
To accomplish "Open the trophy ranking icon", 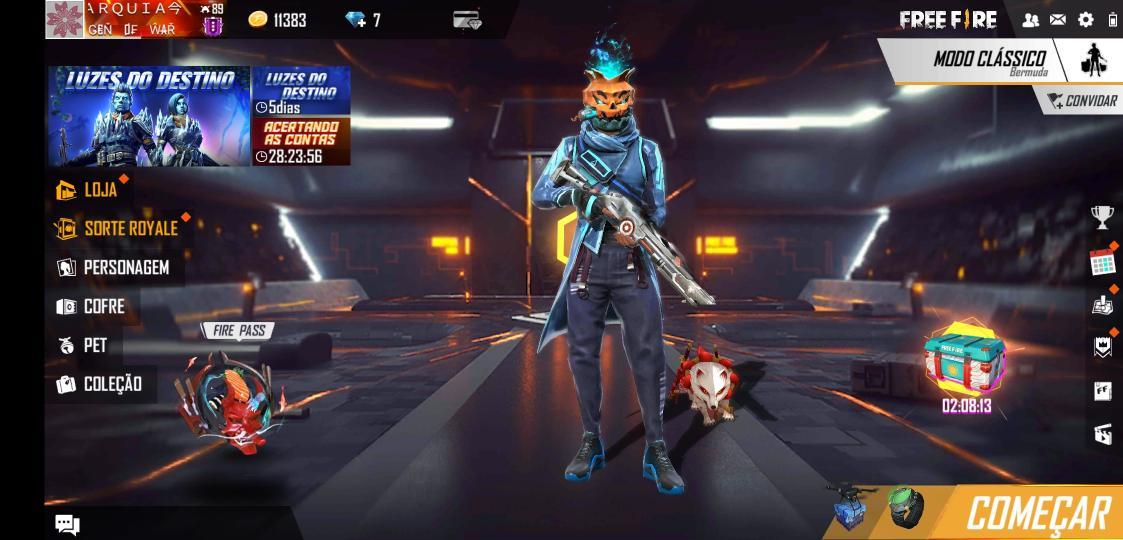I will pos(1102,216).
